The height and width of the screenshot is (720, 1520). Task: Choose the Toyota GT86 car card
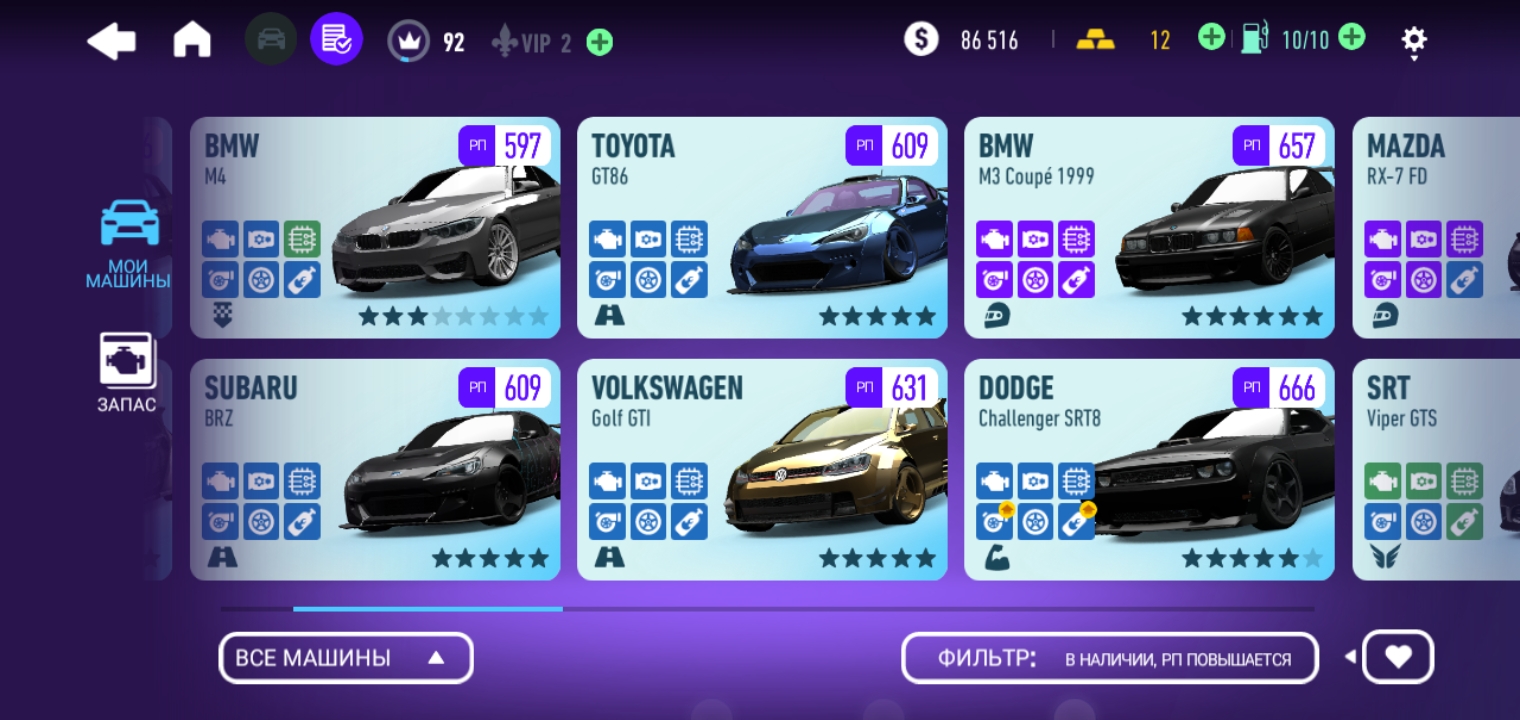pyautogui.click(x=762, y=228)
